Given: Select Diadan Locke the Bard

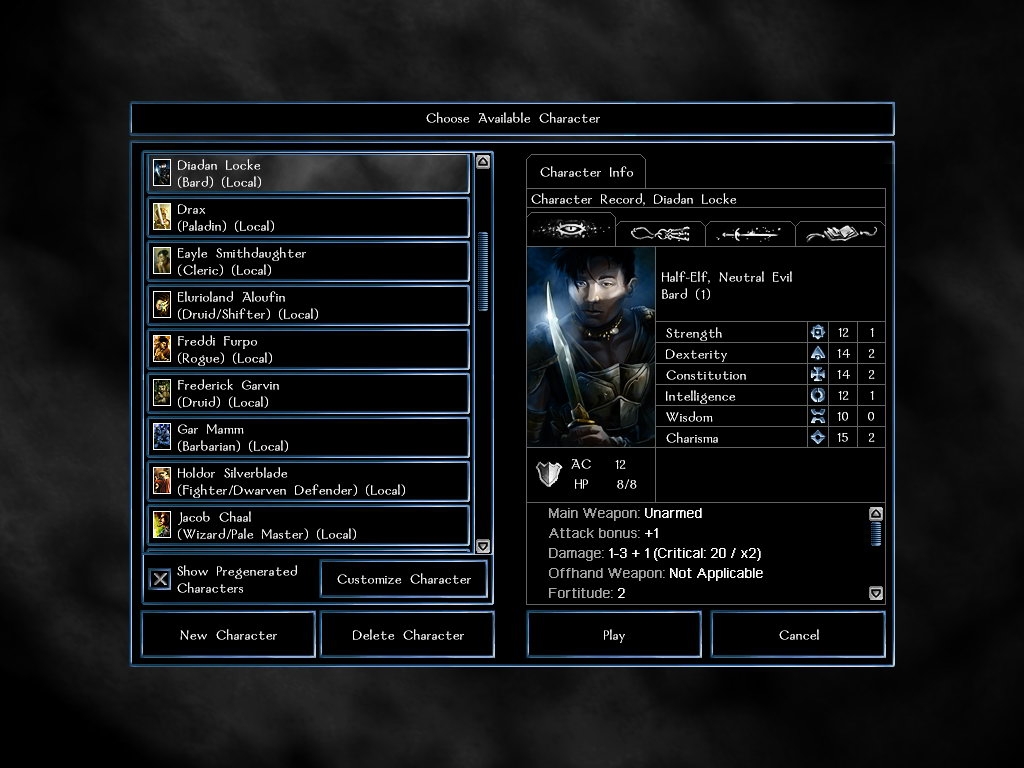Looking at the screenshot, I should point(308,174).
